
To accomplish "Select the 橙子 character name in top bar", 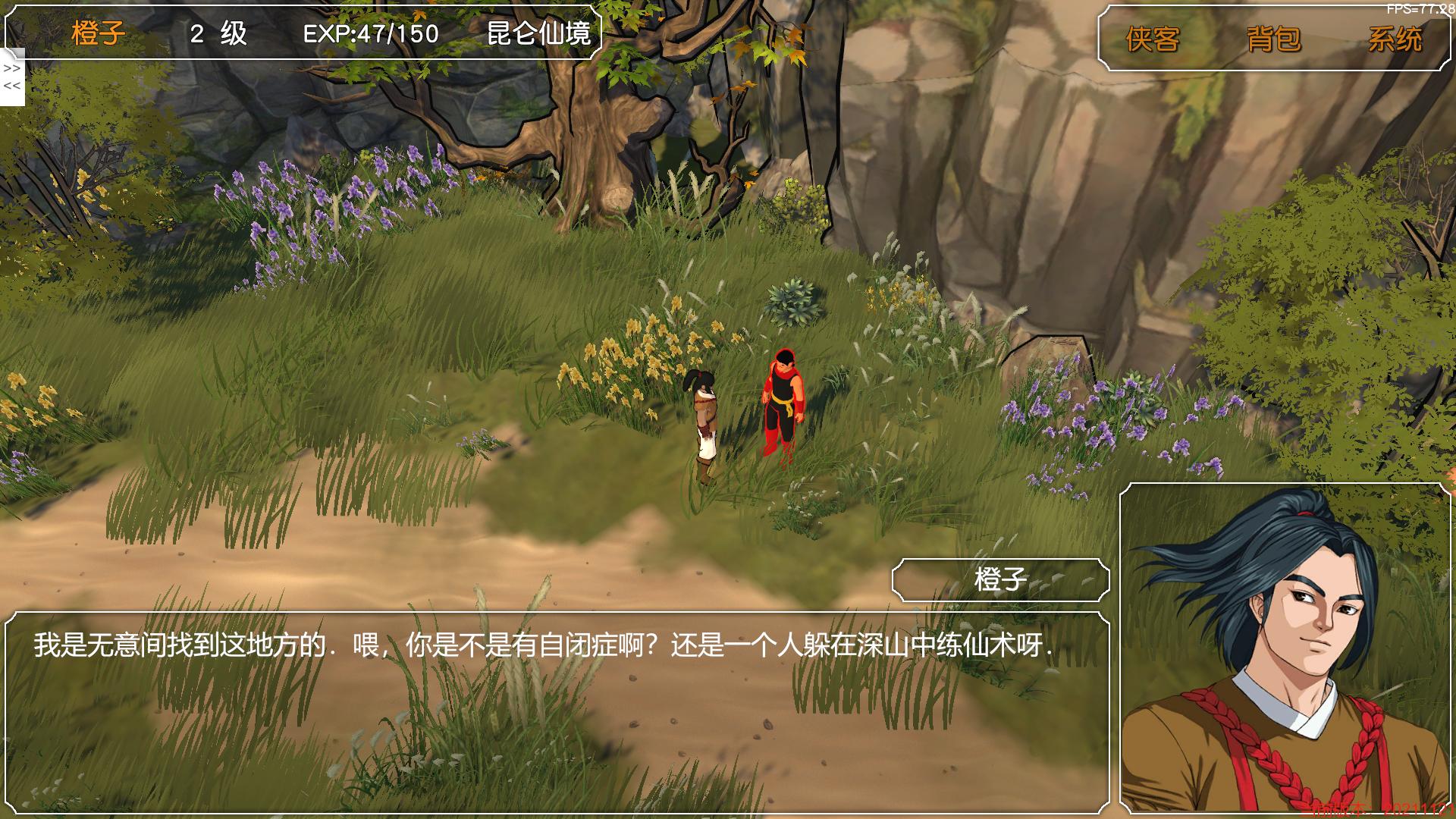I will [99, 33].
